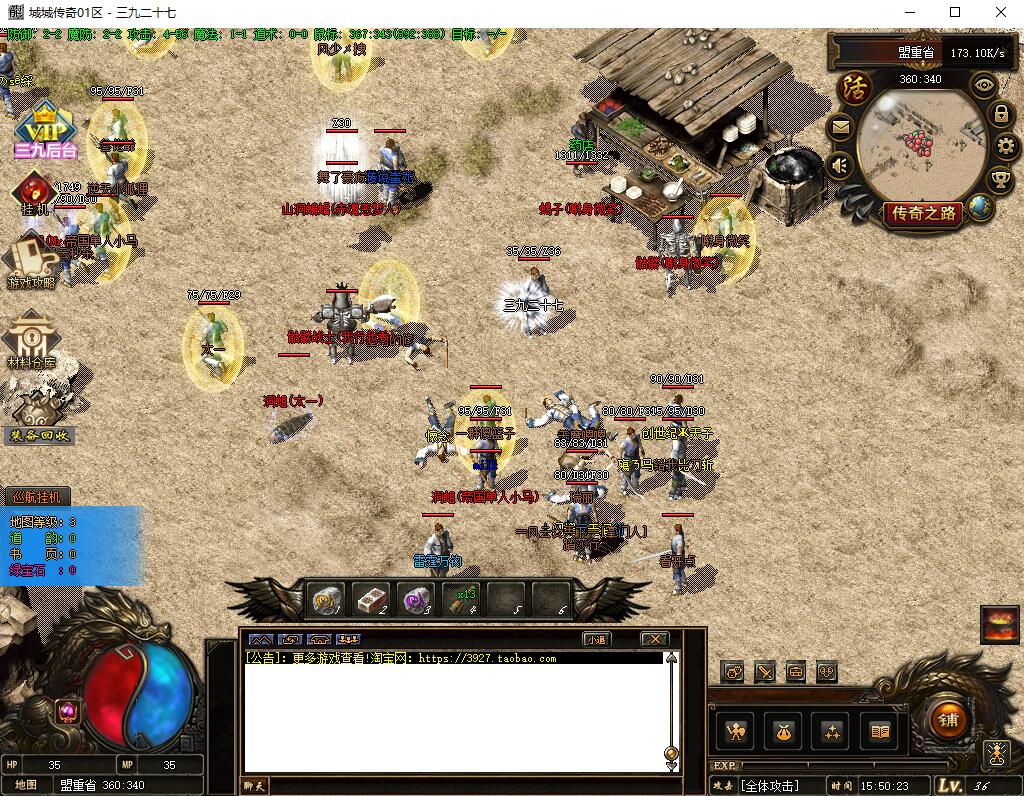The width and height of the screenshot is (1024, 796).
Task: Open the trophy rankings button
Action: point(999,180)
